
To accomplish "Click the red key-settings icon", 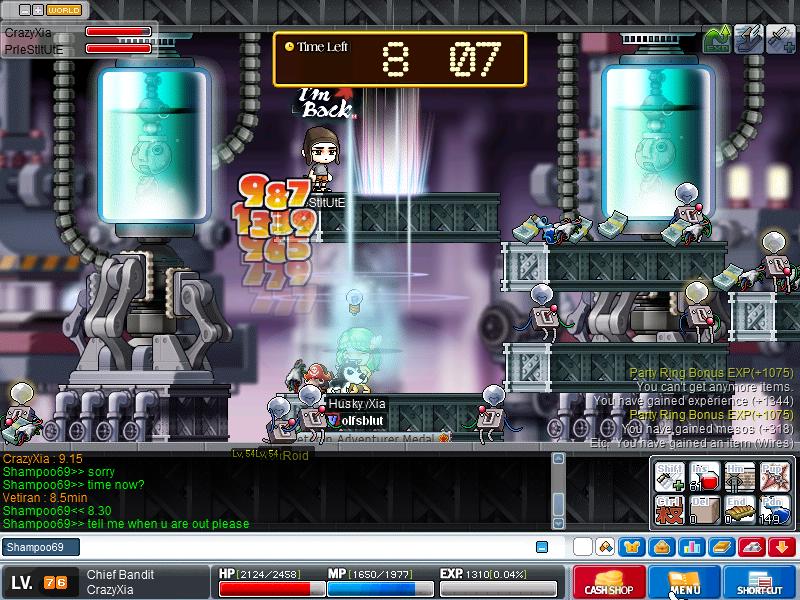I will (x=751, y=547).
